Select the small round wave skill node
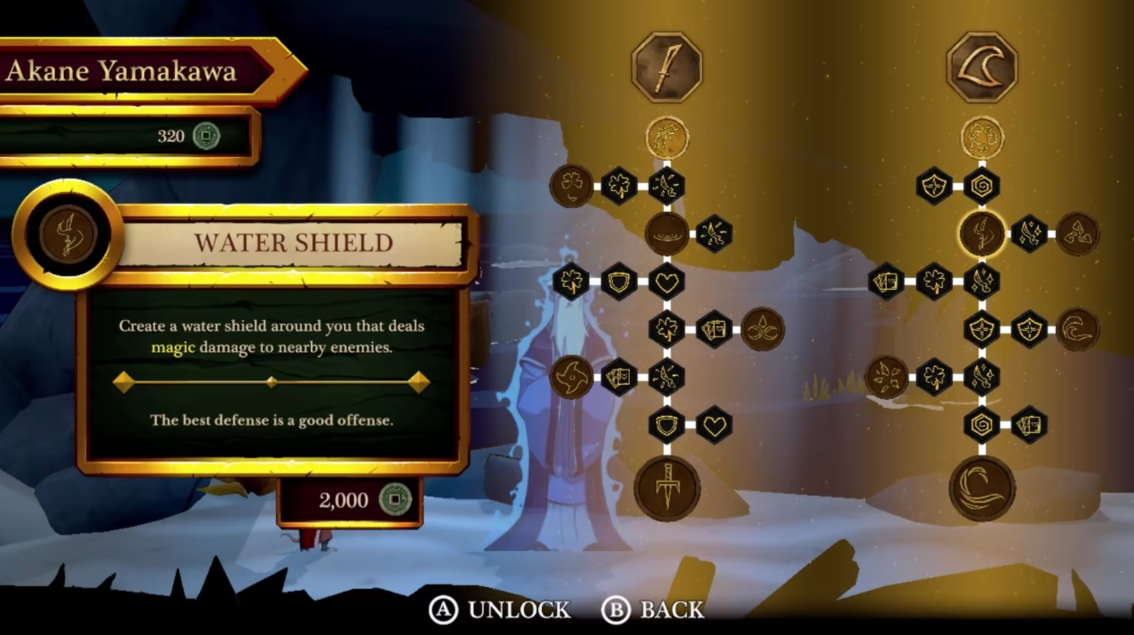This screenshot has width=1134, height=635. pos(1078,329)
